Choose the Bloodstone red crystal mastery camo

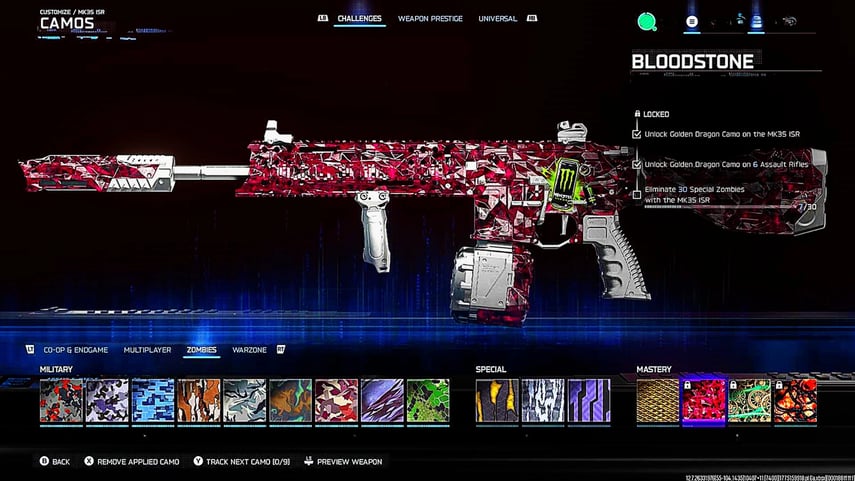tap(703, 400)
